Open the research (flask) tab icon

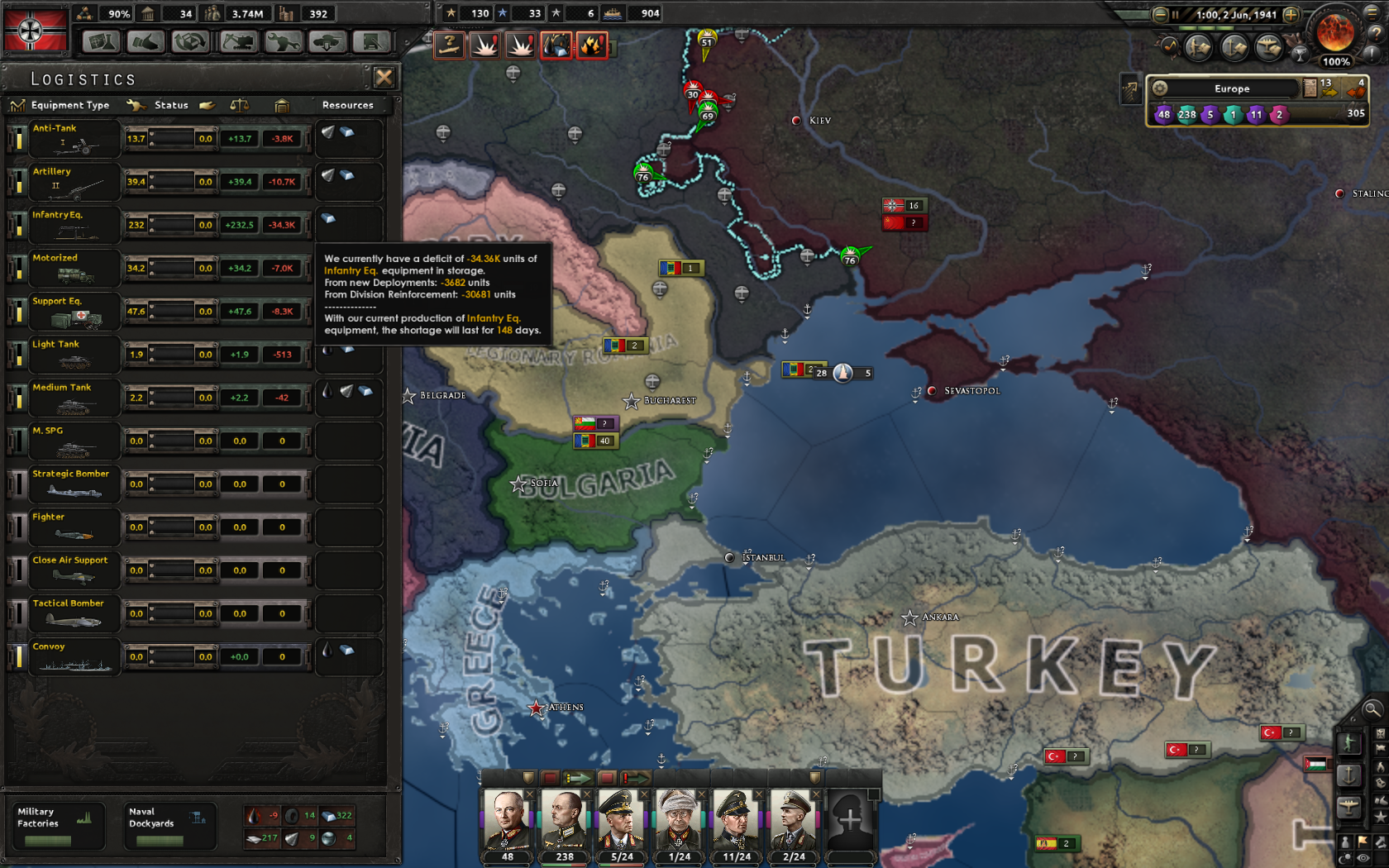click(100, 41)
